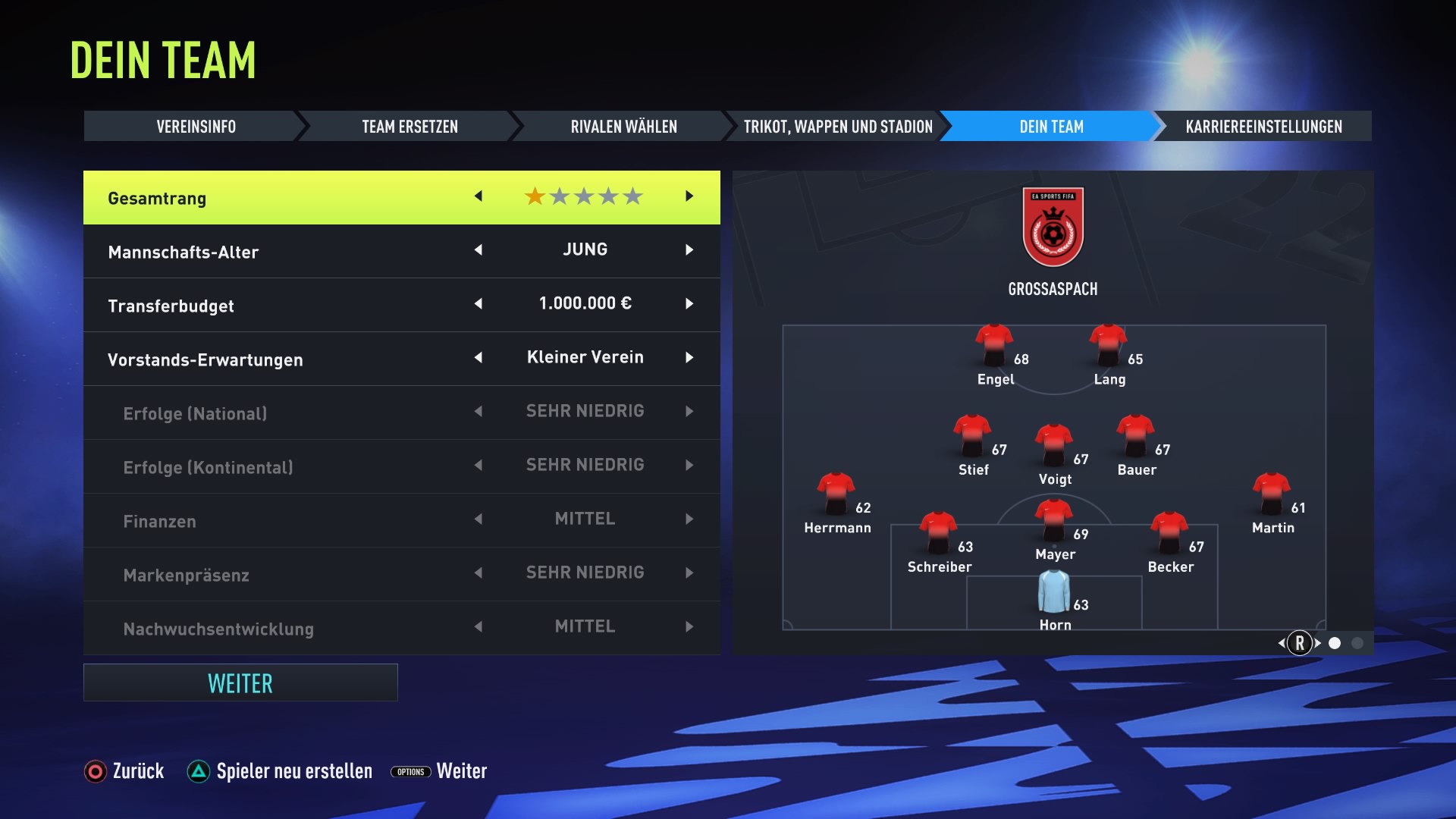
Task: Increase Gesamtrang with the right arrow
Action: [689, 196]
